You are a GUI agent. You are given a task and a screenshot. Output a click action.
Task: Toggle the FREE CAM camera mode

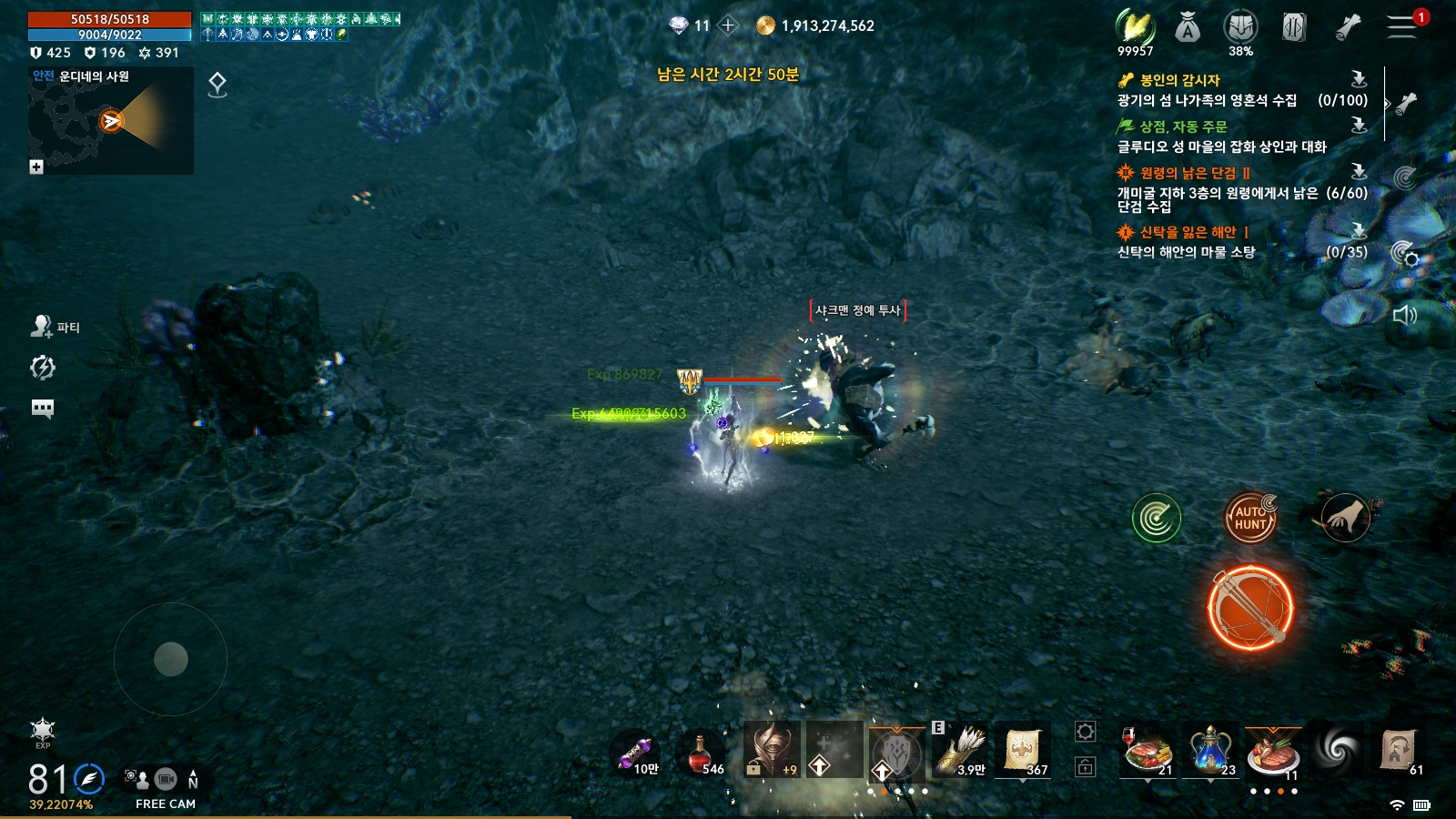(165, 787)
